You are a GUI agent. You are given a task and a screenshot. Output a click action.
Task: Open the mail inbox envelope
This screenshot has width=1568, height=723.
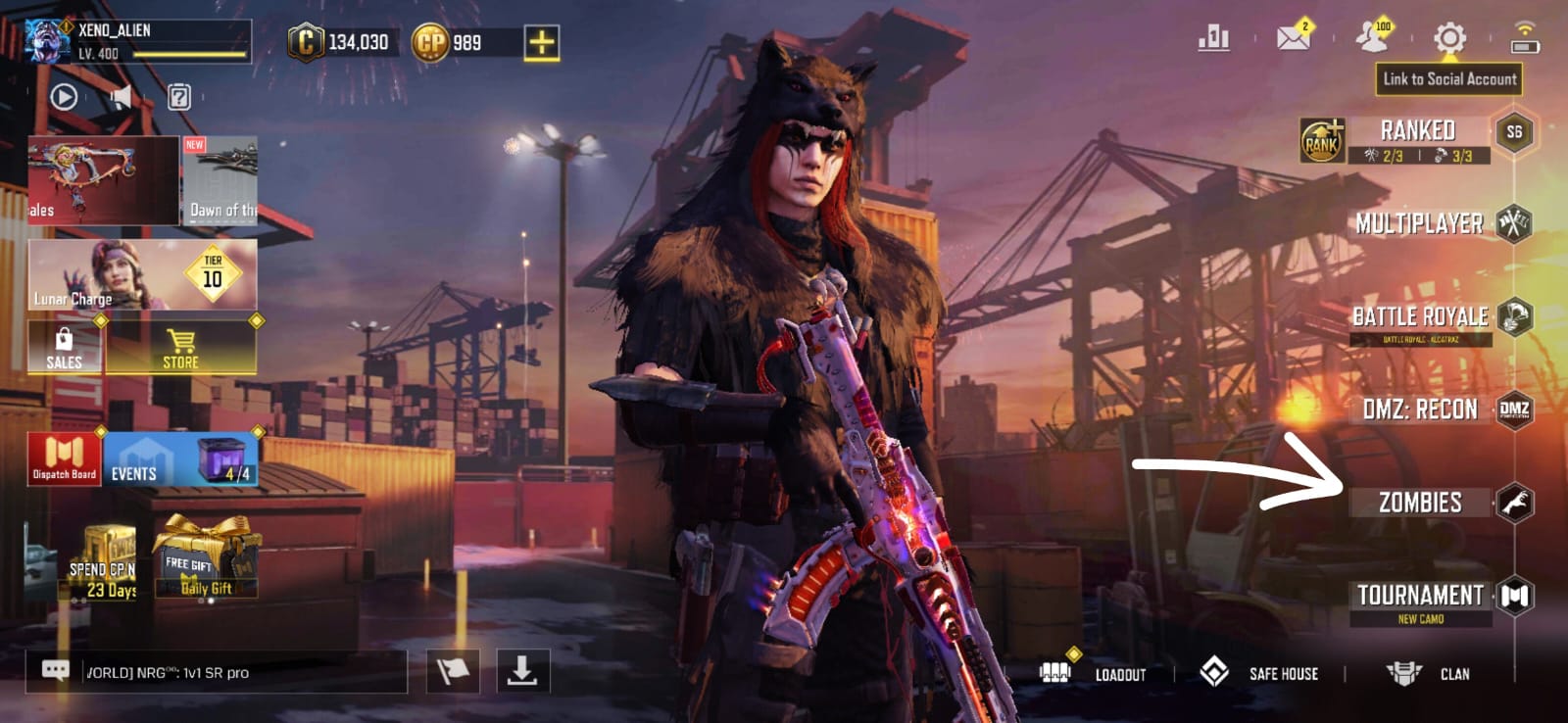coord(1294,38)
